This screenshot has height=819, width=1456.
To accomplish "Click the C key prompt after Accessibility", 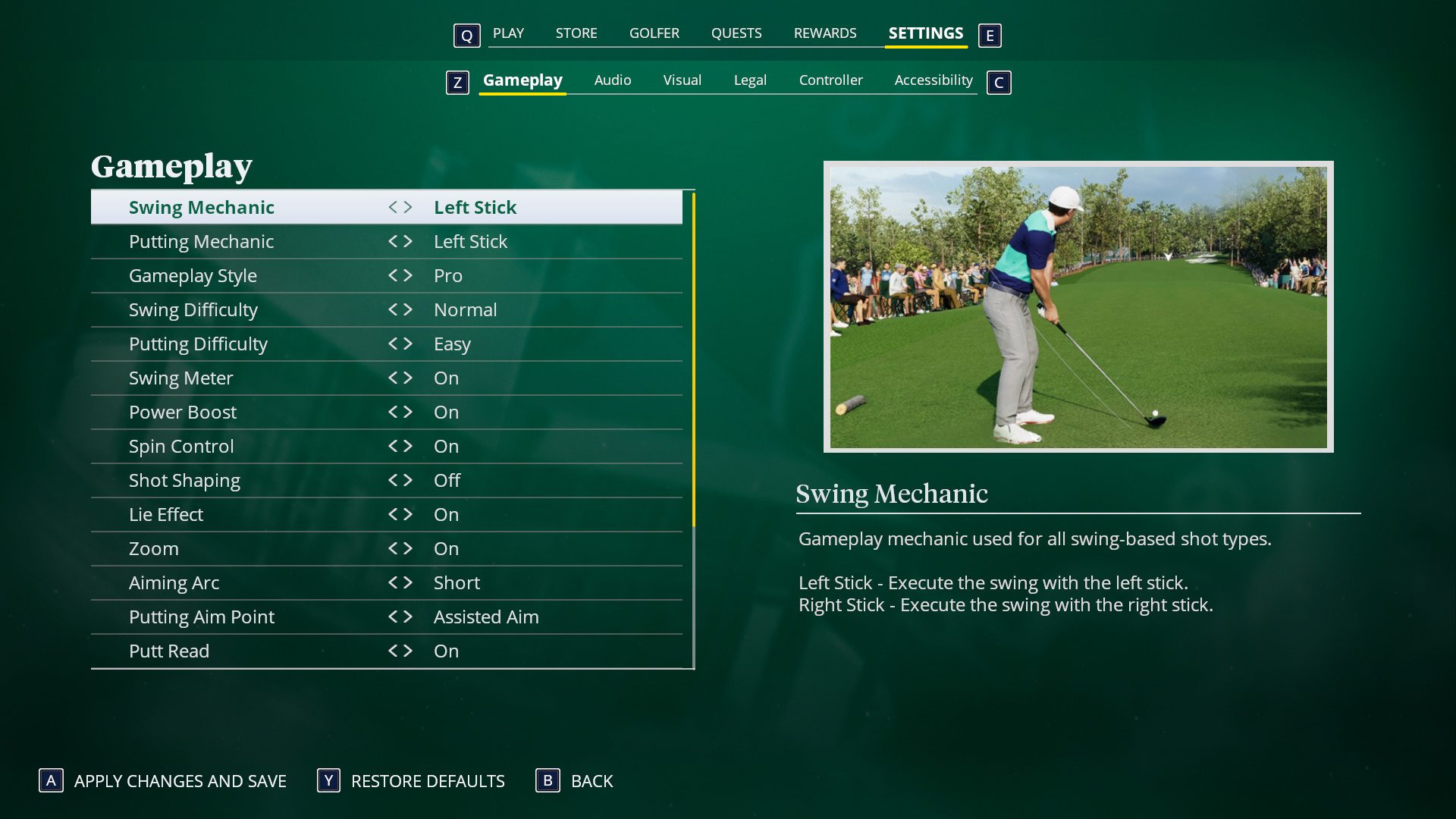I will click(999, 83).
